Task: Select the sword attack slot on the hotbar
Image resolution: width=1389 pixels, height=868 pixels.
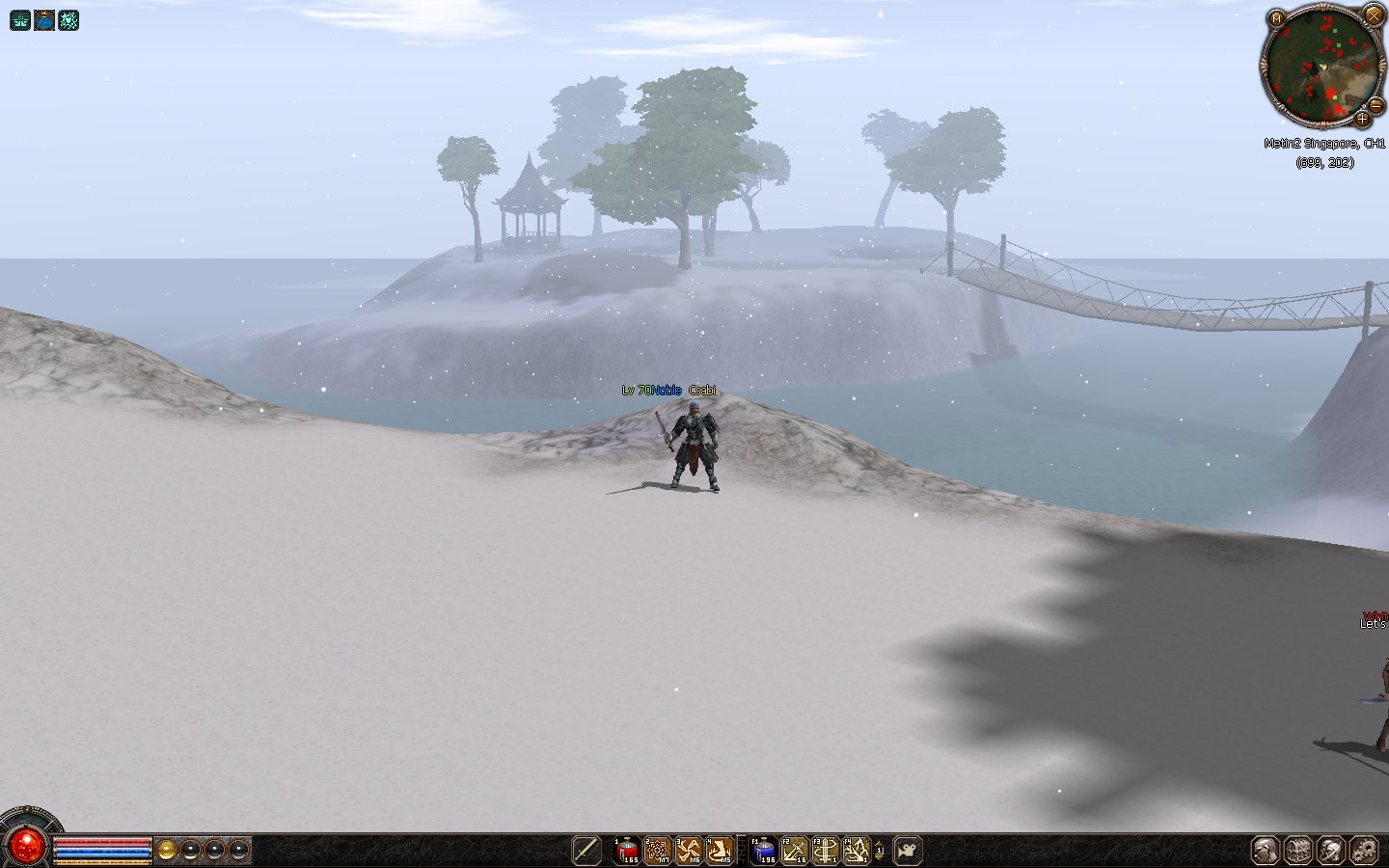Action: pyautogui.click(x=586, y=850)
